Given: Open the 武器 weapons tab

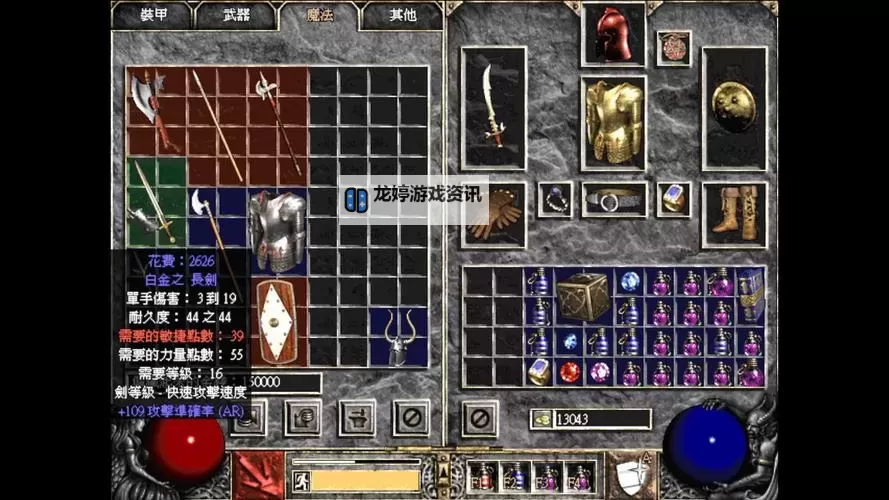Looking at the screenshot, I should 235,15.
